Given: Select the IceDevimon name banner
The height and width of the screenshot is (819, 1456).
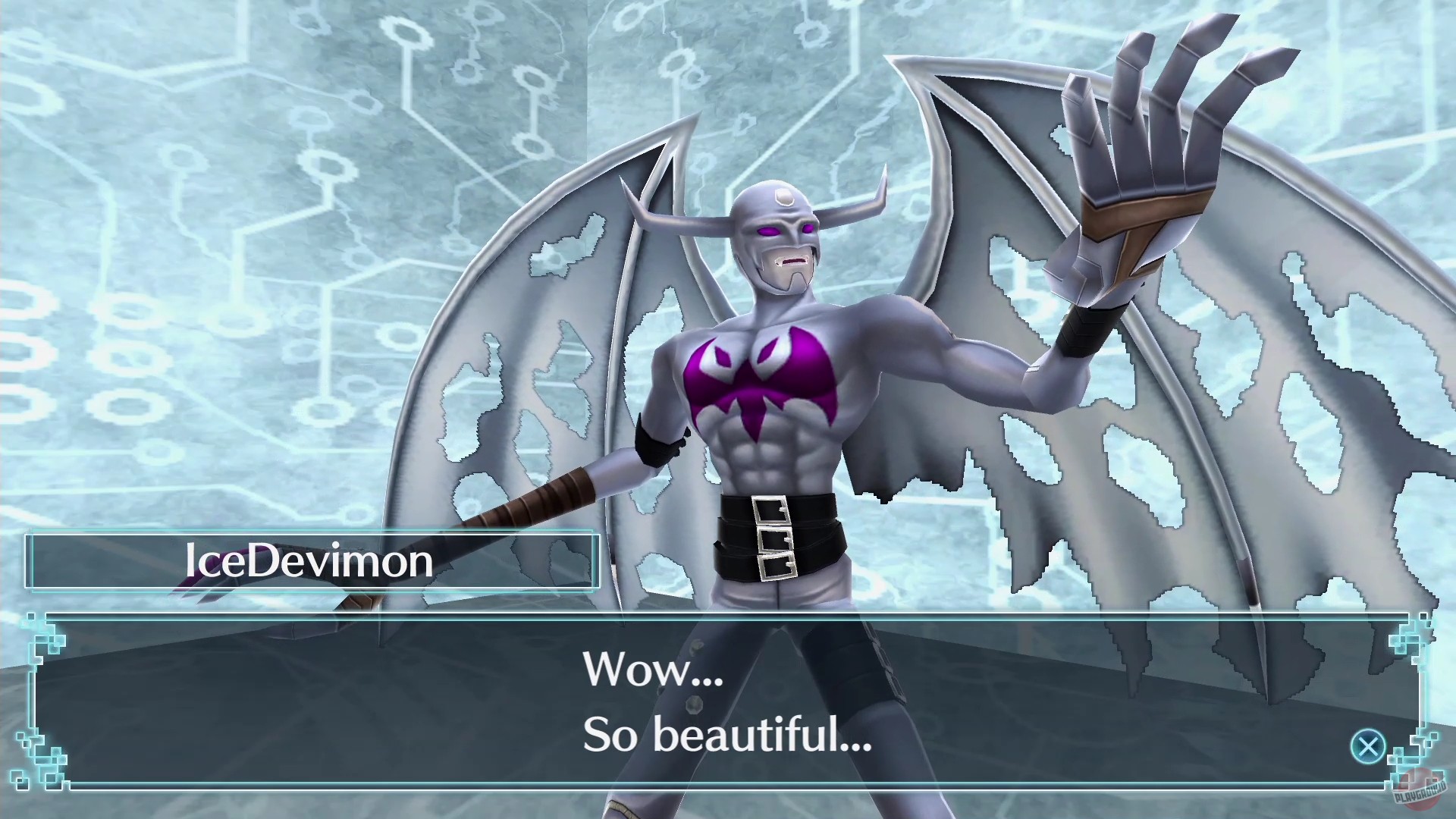Looking at the screenshot, I should (309, 561).
